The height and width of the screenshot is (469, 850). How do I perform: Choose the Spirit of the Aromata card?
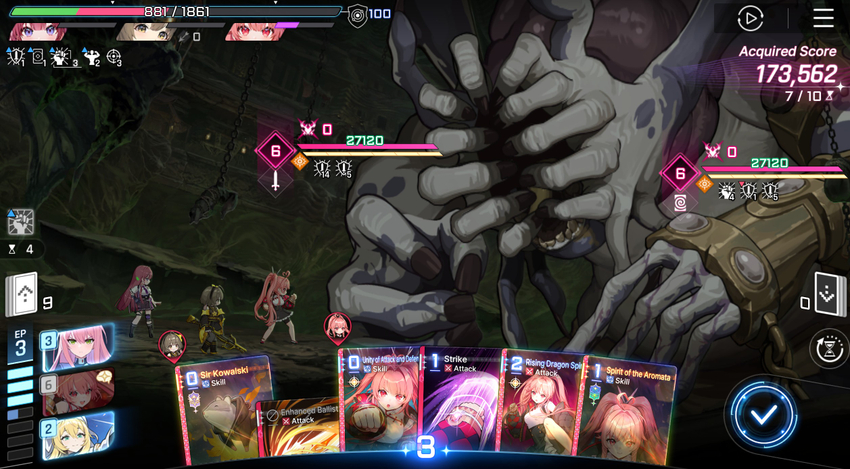click(630, 410)
